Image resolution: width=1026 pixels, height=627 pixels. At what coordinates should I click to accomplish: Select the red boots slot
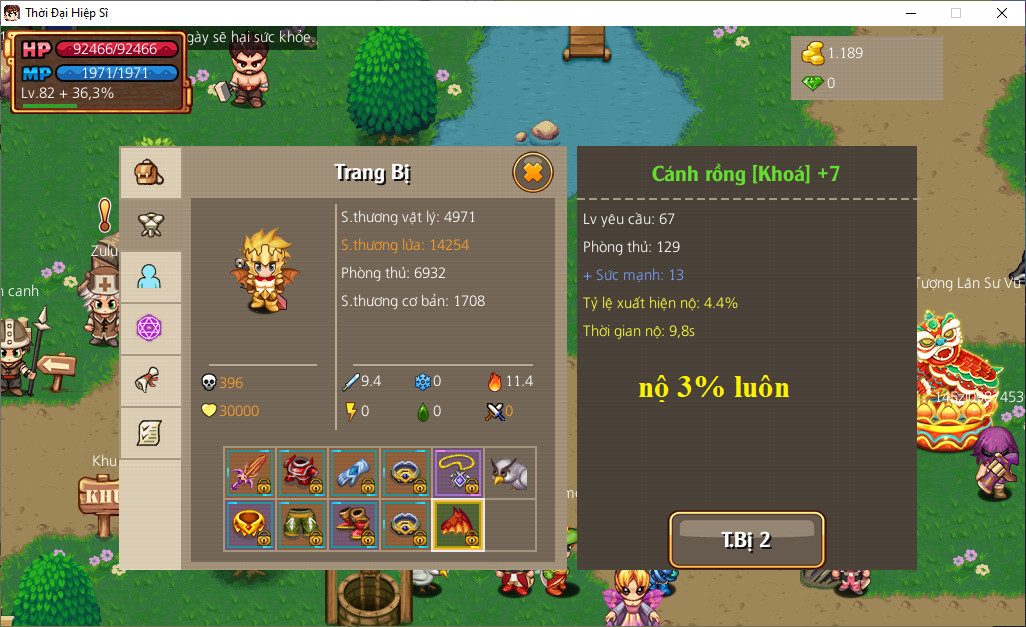pyautogui.click(x=354, y=525)
